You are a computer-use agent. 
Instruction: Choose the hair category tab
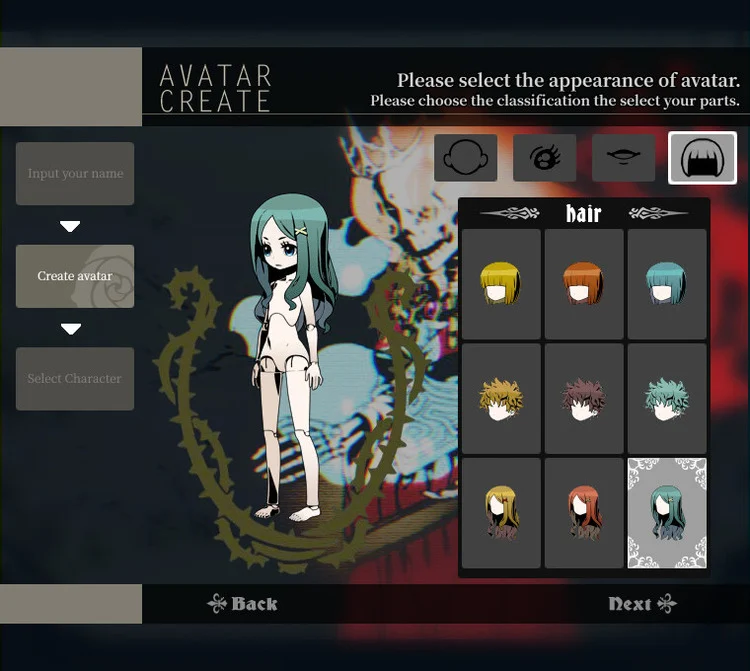pos(702,158)
